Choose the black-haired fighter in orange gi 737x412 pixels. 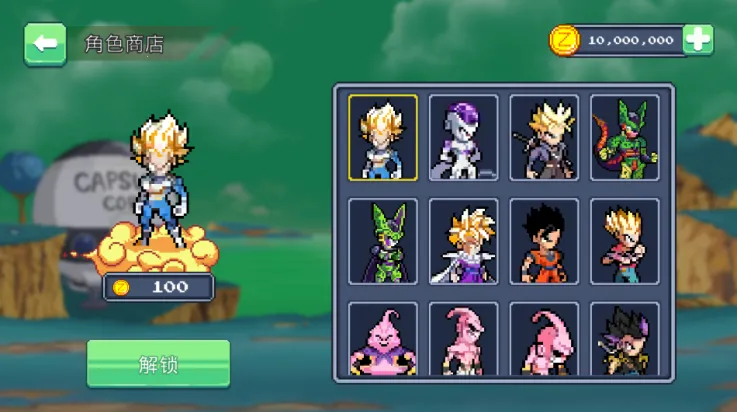(544, 242)
